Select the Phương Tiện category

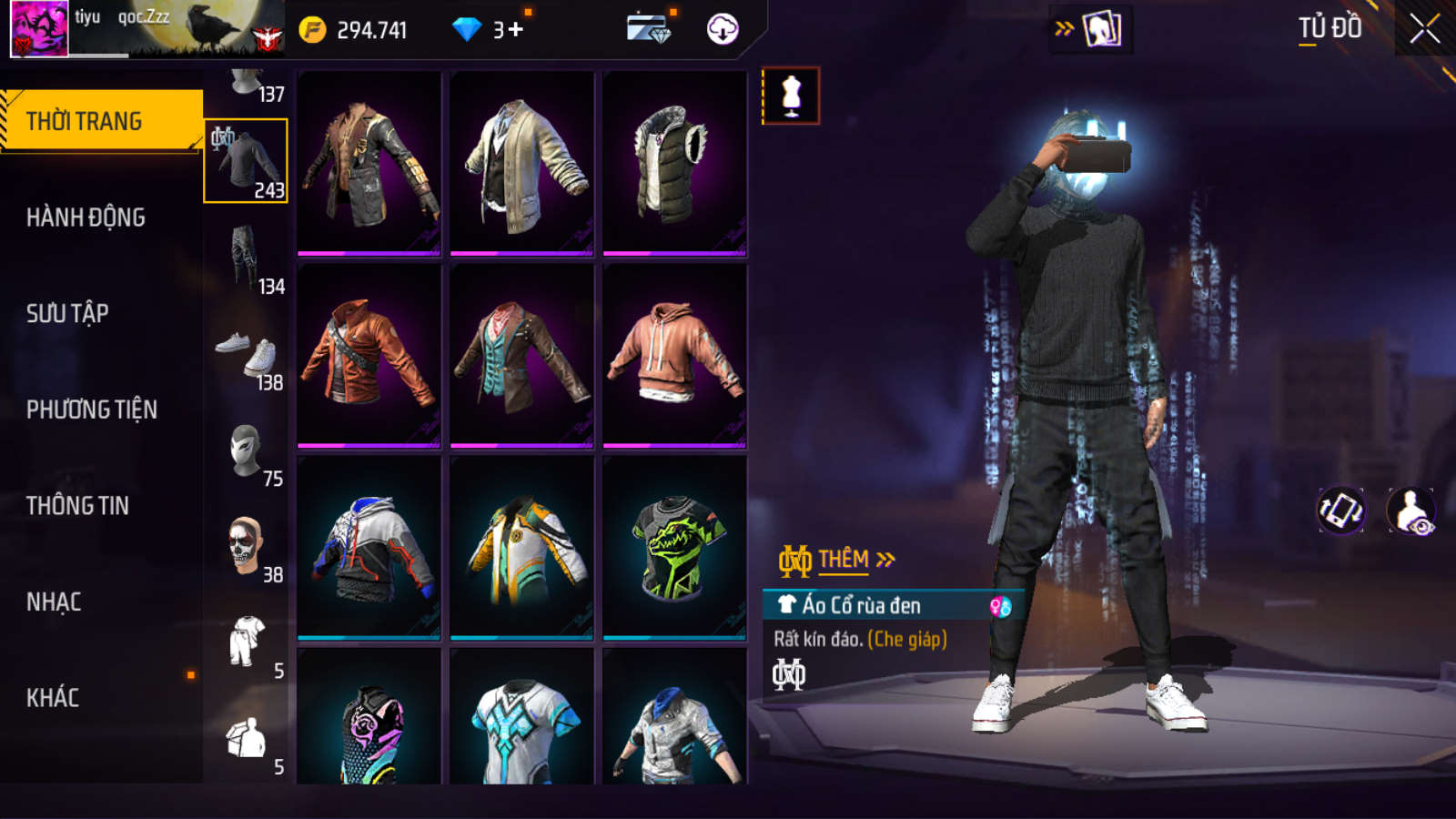[91, 409]
